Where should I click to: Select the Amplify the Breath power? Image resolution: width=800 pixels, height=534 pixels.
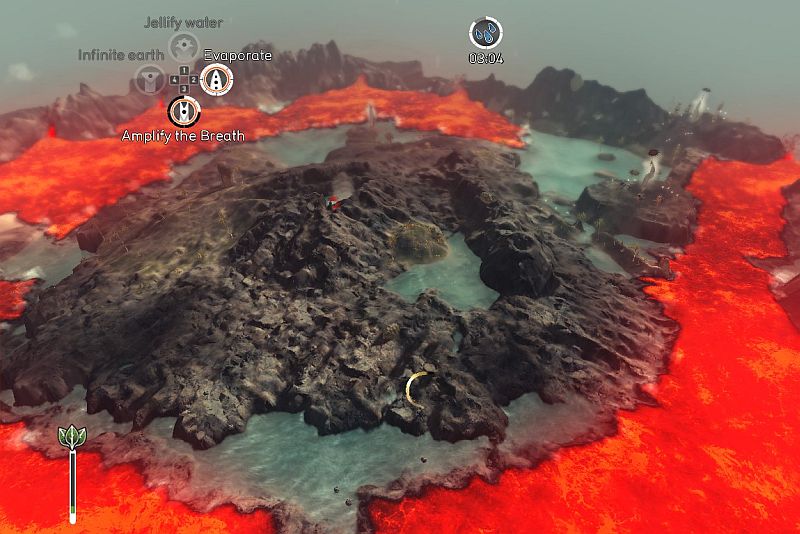point(183,110)
